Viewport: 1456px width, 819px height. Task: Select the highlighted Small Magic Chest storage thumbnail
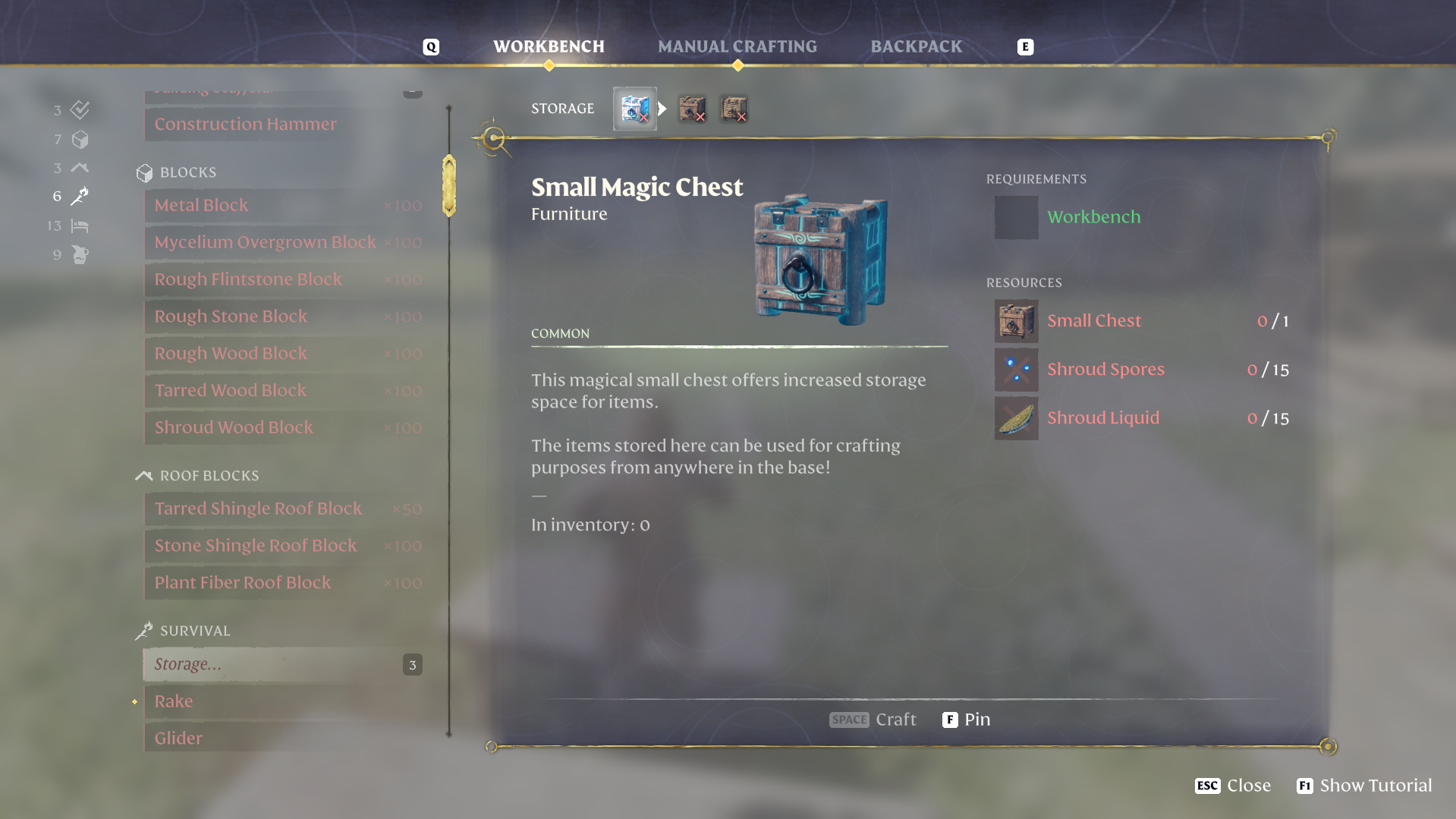tap(635, 108)
